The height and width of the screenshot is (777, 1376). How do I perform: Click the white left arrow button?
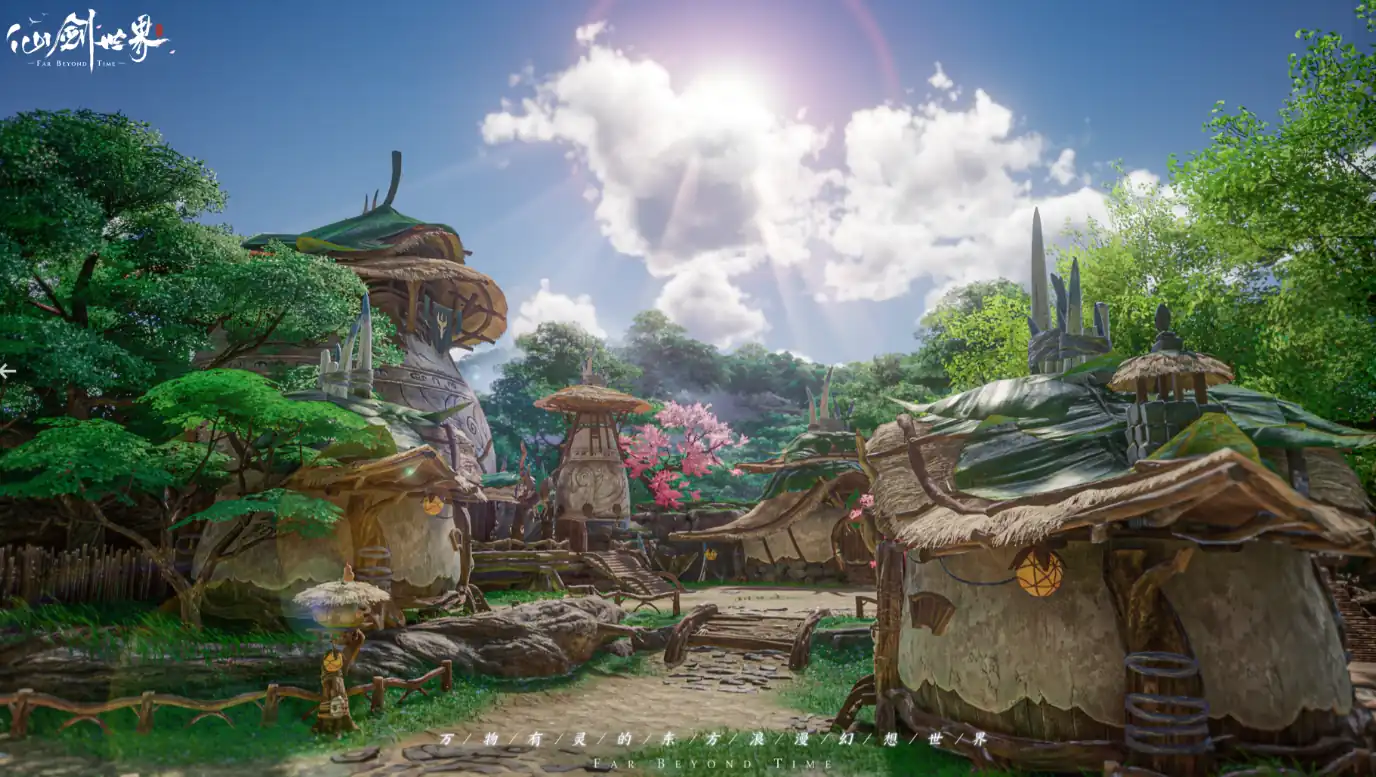7,372
